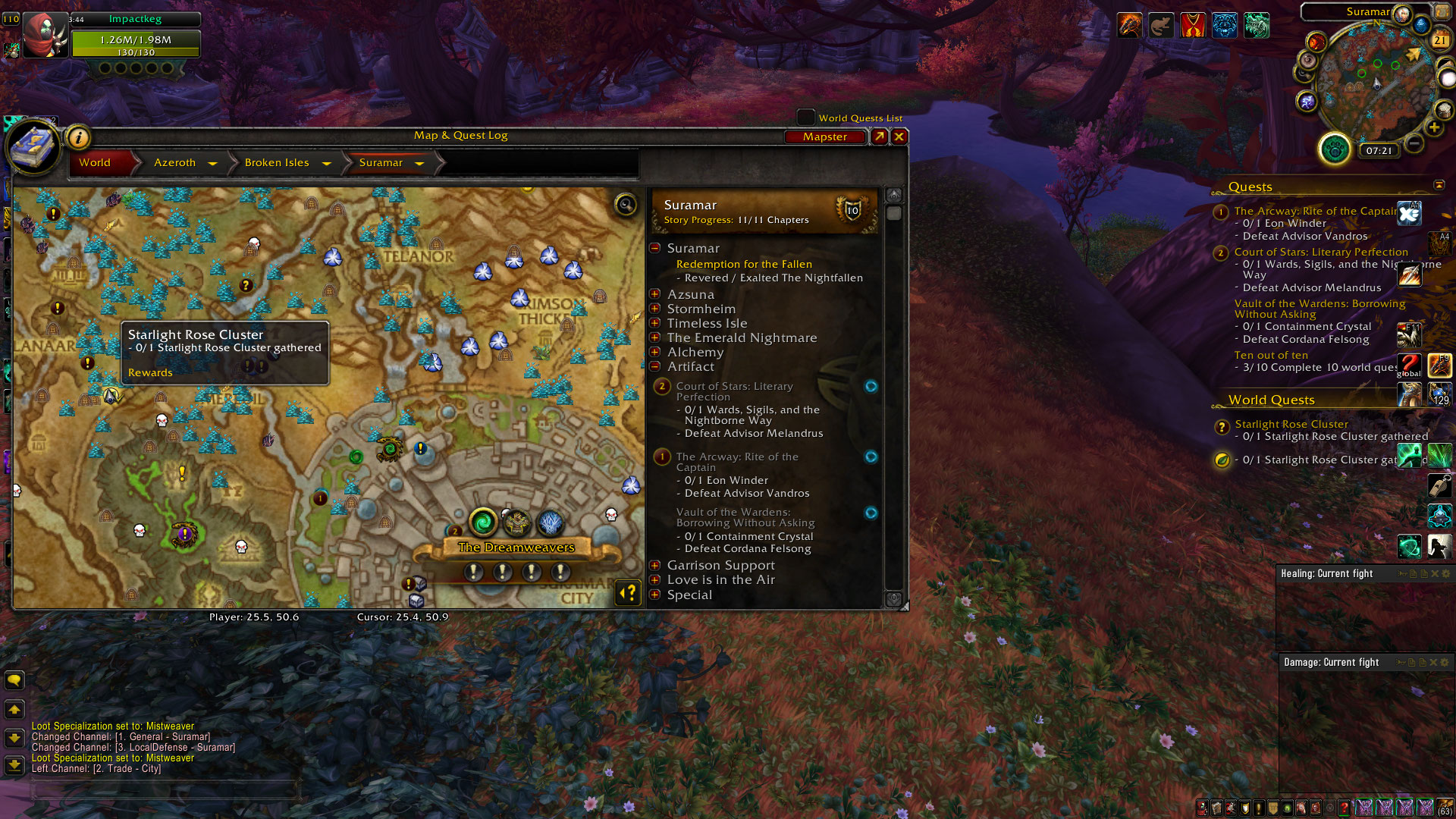Open the chat bubble menu button
Viewport: 1456px width, 819px height.
tap(14, 680)
